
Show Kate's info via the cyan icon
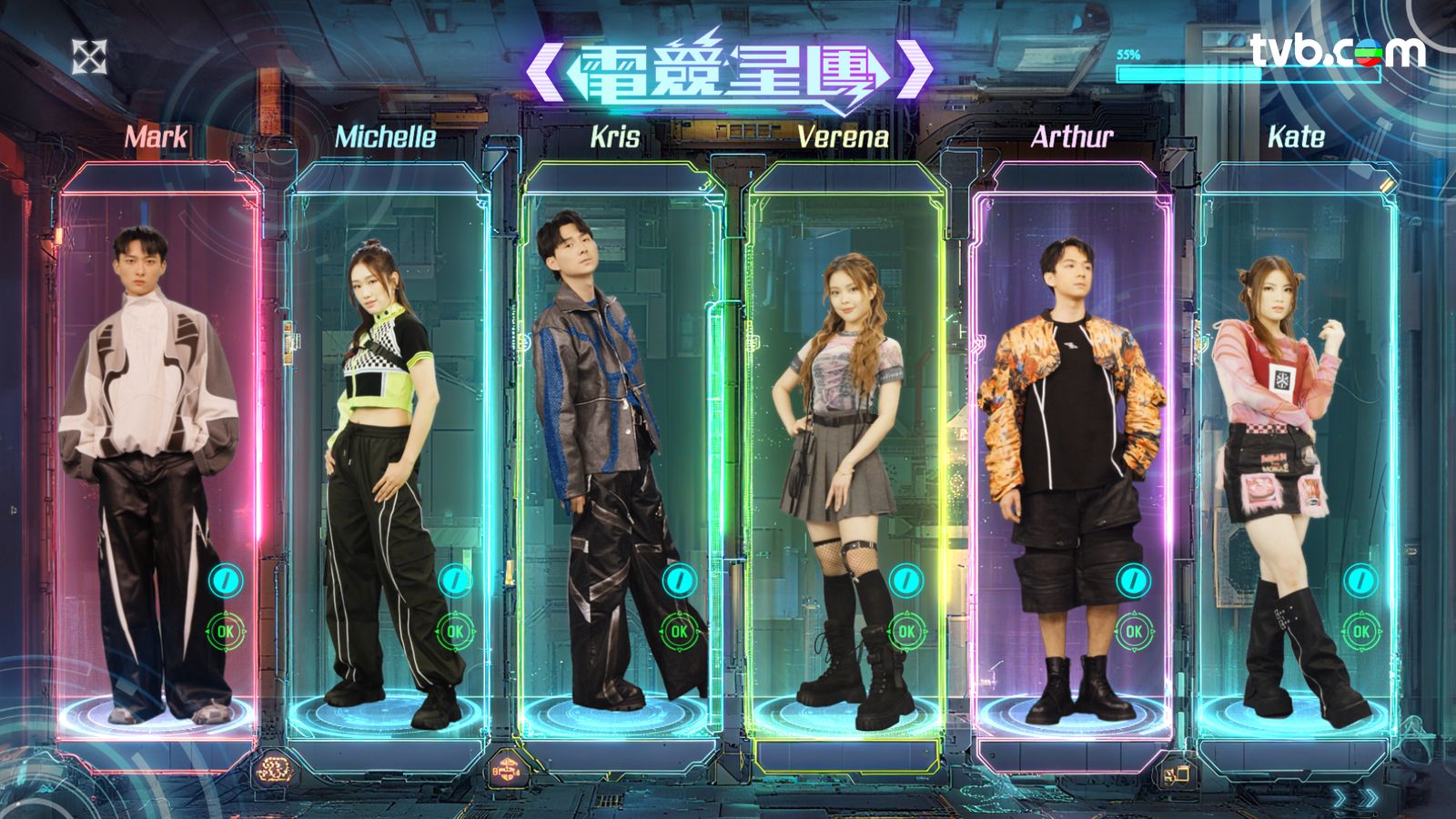click(x=1361, y=580)
